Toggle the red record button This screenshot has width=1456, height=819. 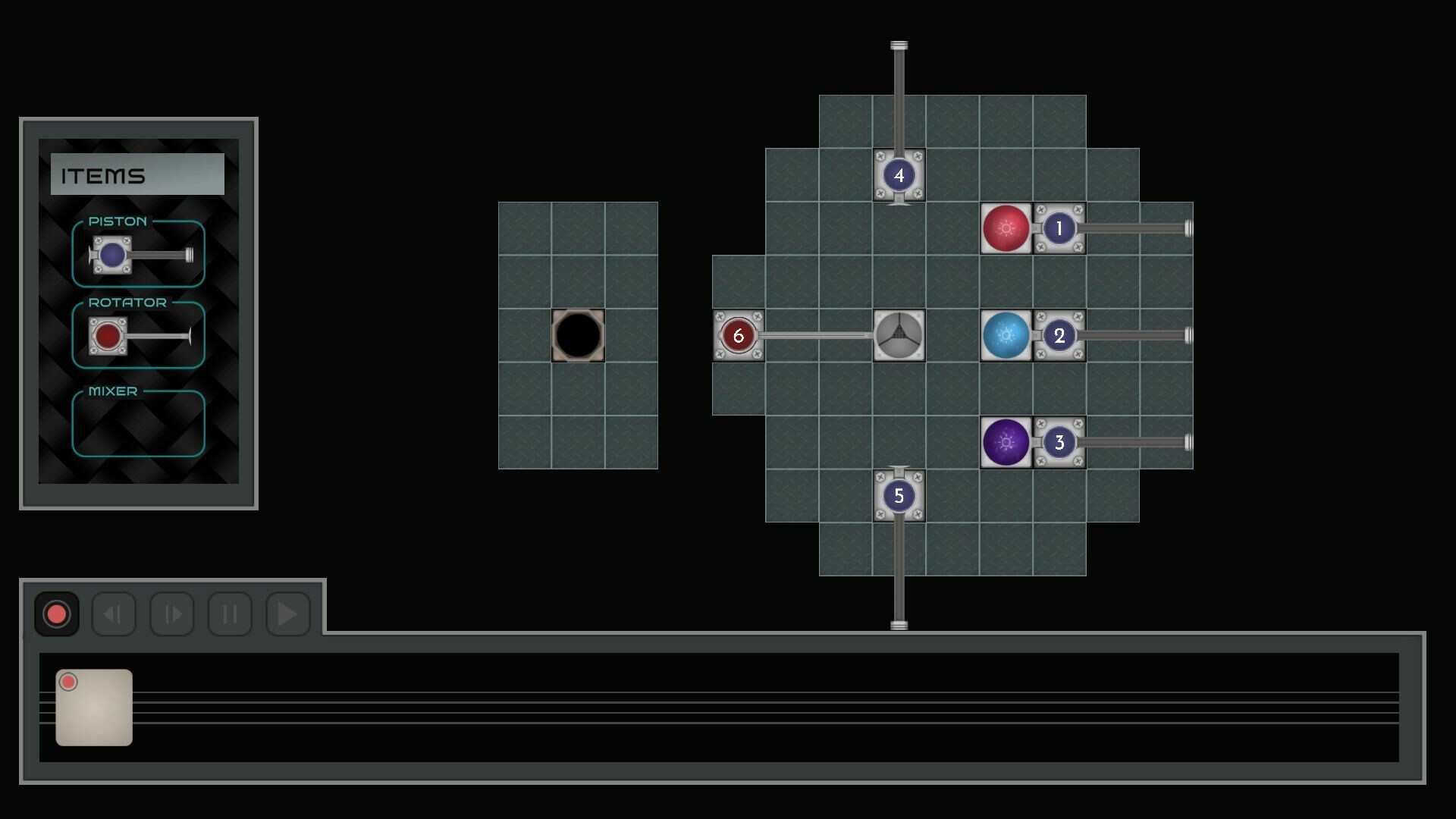point(56,613)
